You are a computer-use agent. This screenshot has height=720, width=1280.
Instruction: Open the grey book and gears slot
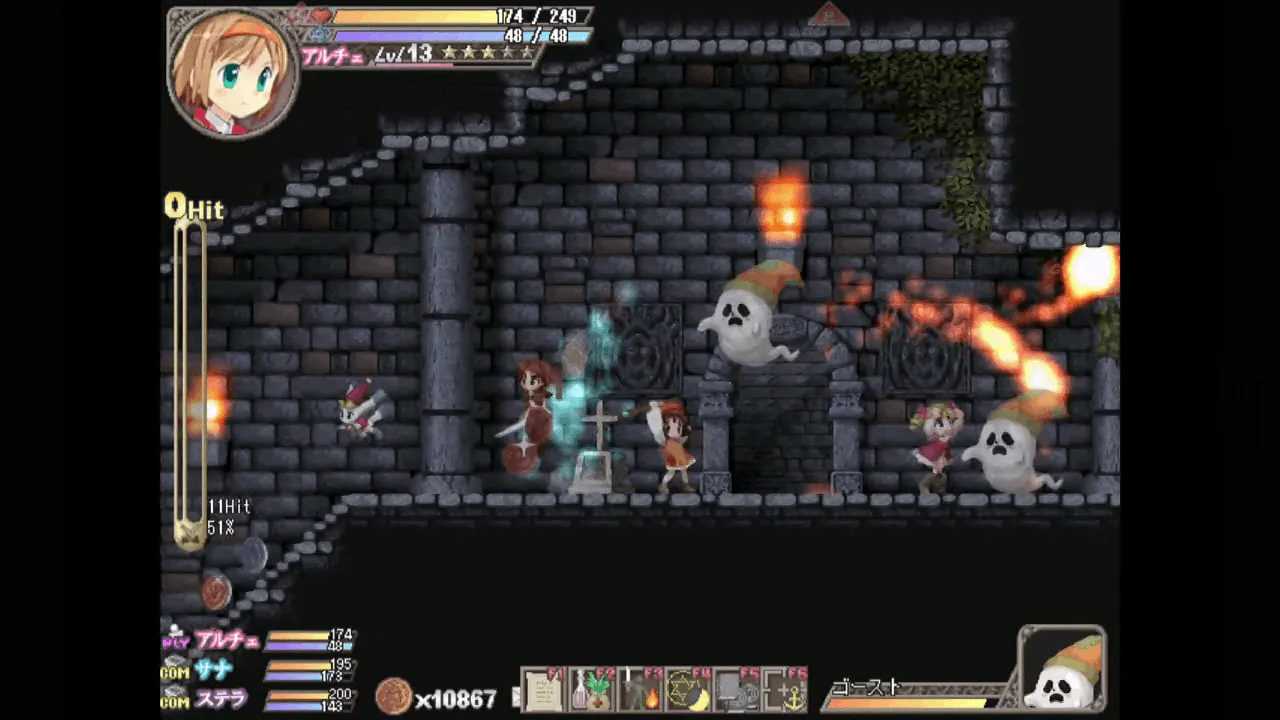click(x=736, y=690)
